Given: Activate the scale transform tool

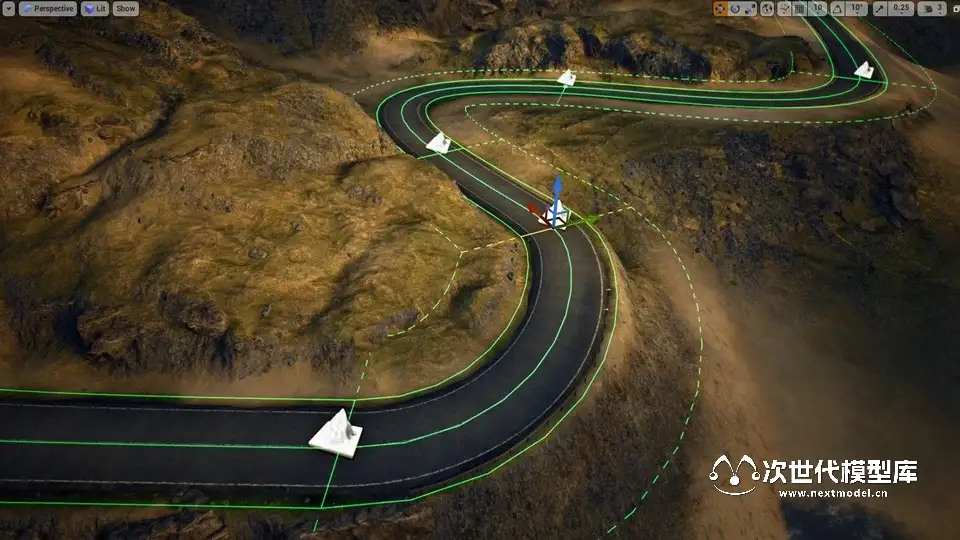Looking at the screenshot, I should (751, 8).
